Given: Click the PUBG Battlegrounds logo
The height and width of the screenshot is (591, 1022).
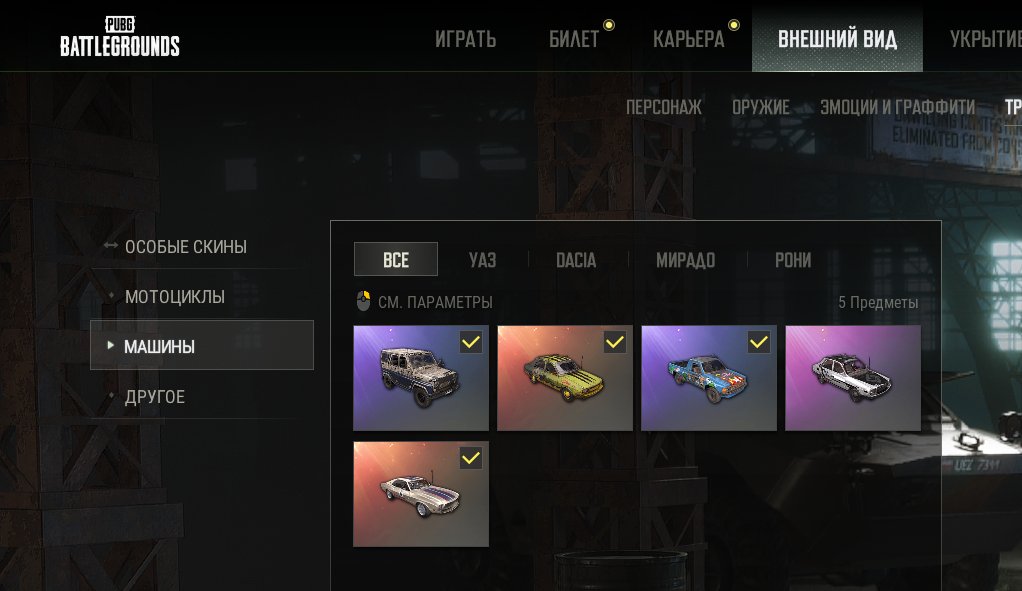Looking at the screenshot, I should [x=120, y=37].
